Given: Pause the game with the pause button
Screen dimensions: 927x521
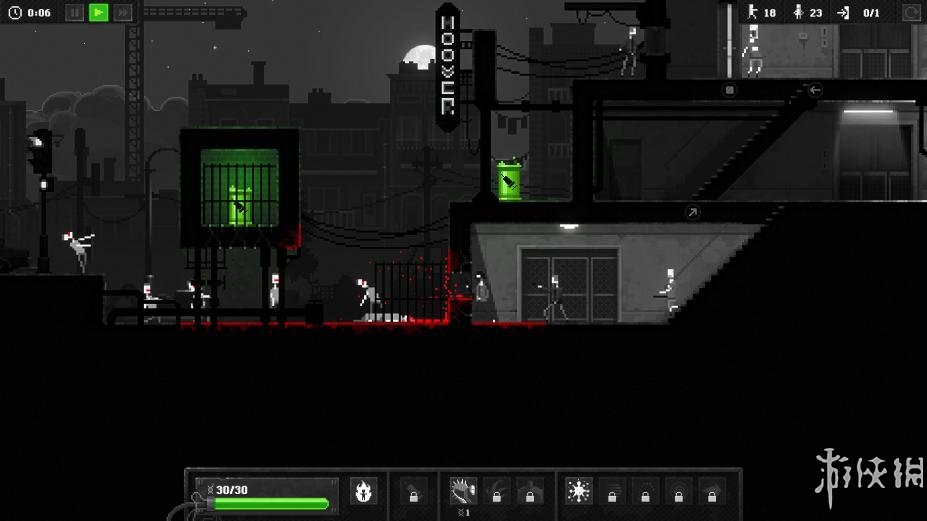Looking at the screenshot, I should pyautogui.click(x=74, y=12).
